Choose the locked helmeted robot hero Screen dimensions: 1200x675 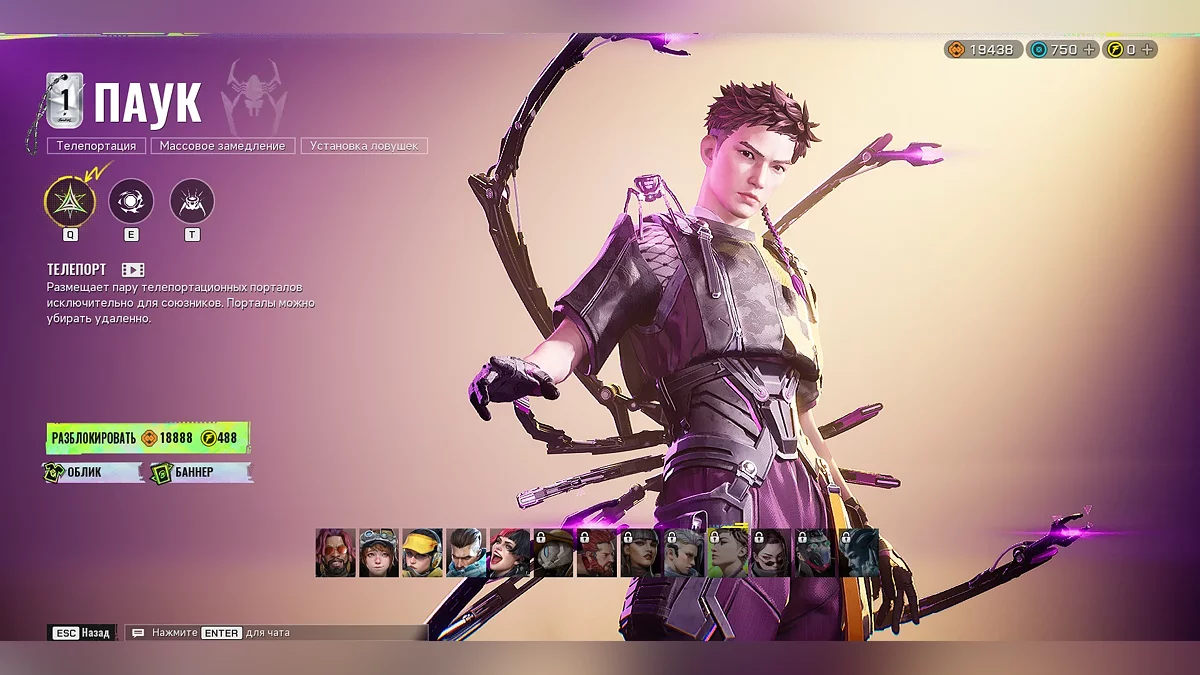[554, 553]
